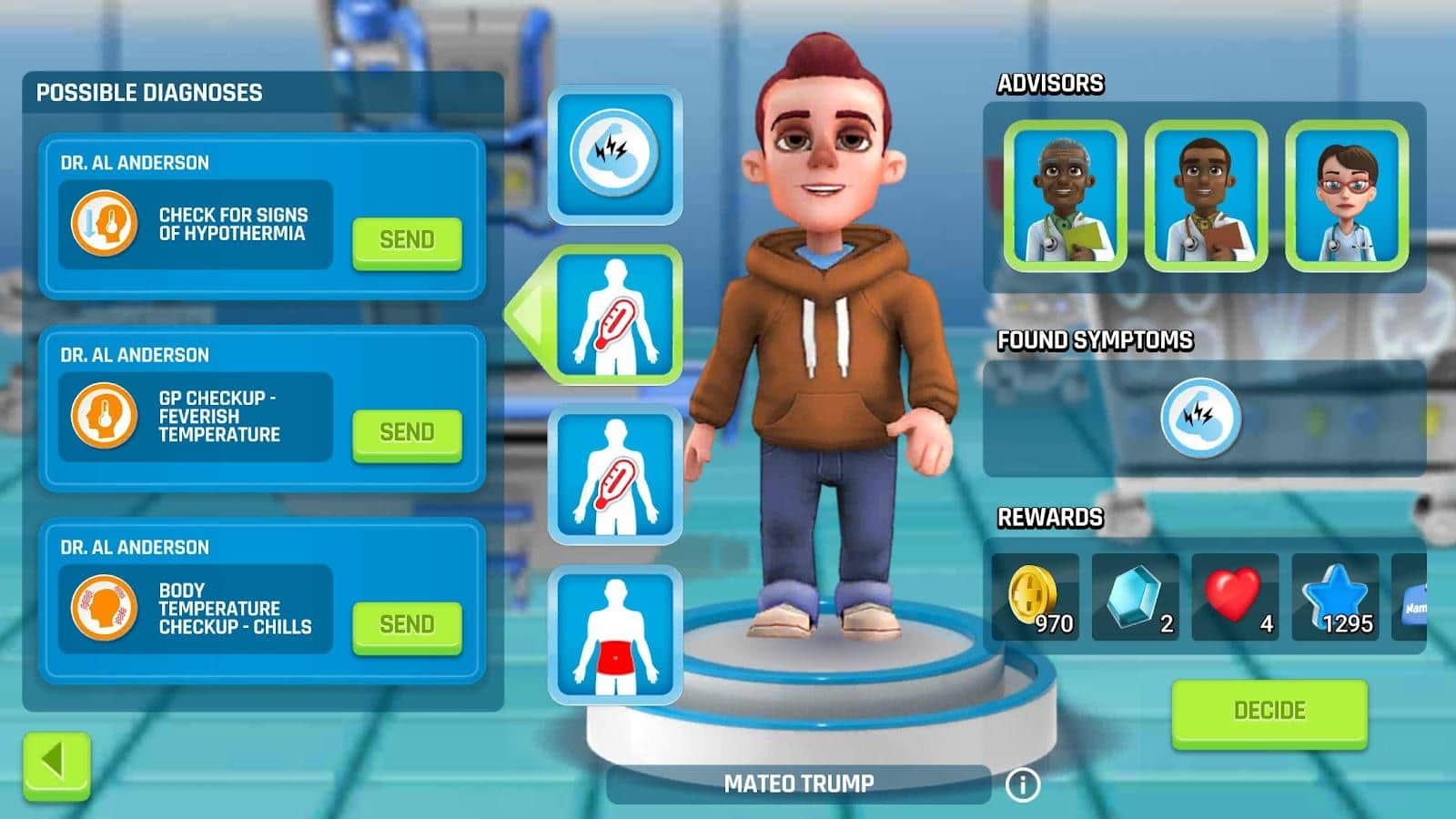Select the hypothermia check diagnosis card icon

[104, 223]
